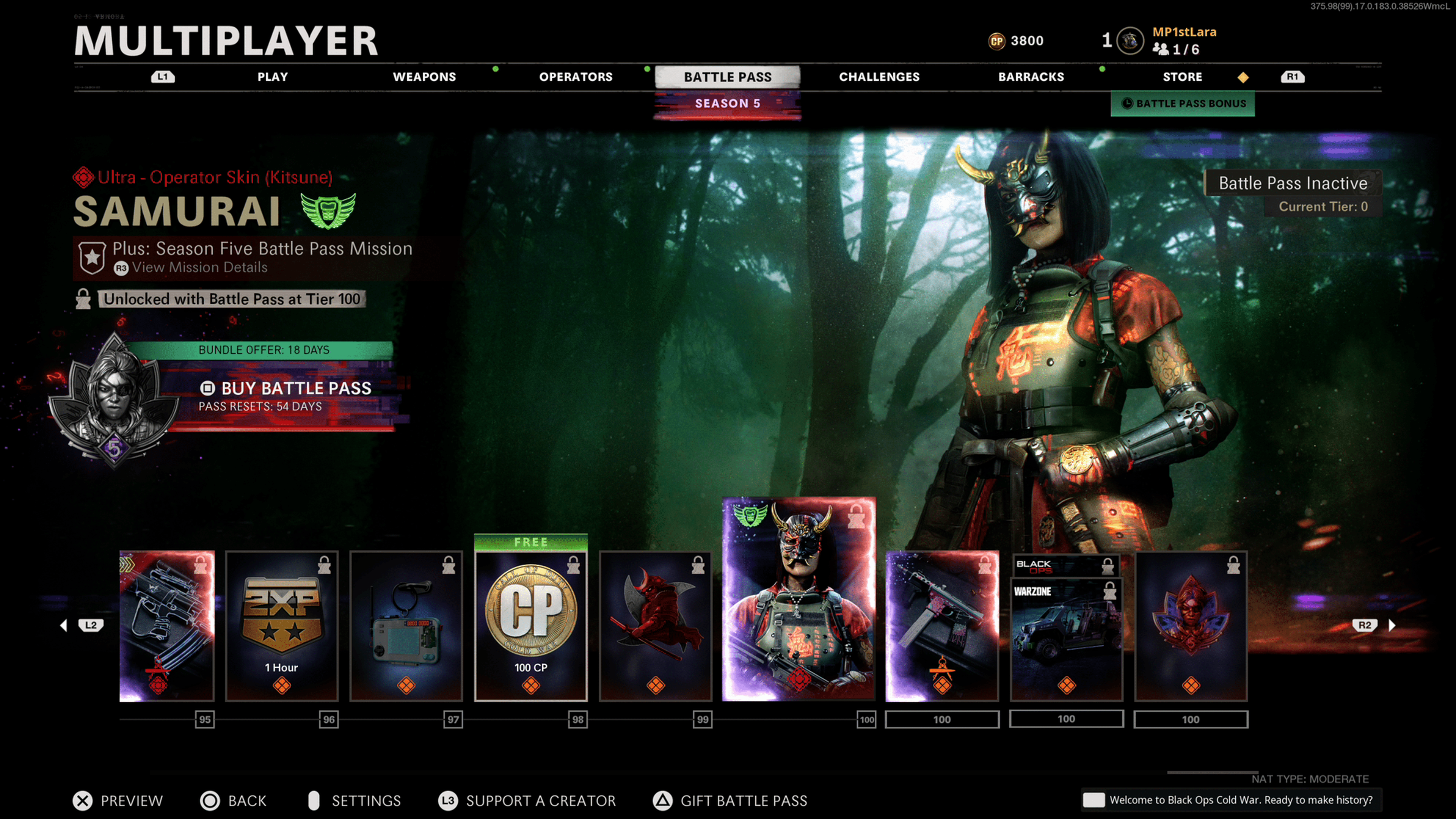Open the Barracks tab
This screenshot has width=1456, height=819.
point(1031,77)
